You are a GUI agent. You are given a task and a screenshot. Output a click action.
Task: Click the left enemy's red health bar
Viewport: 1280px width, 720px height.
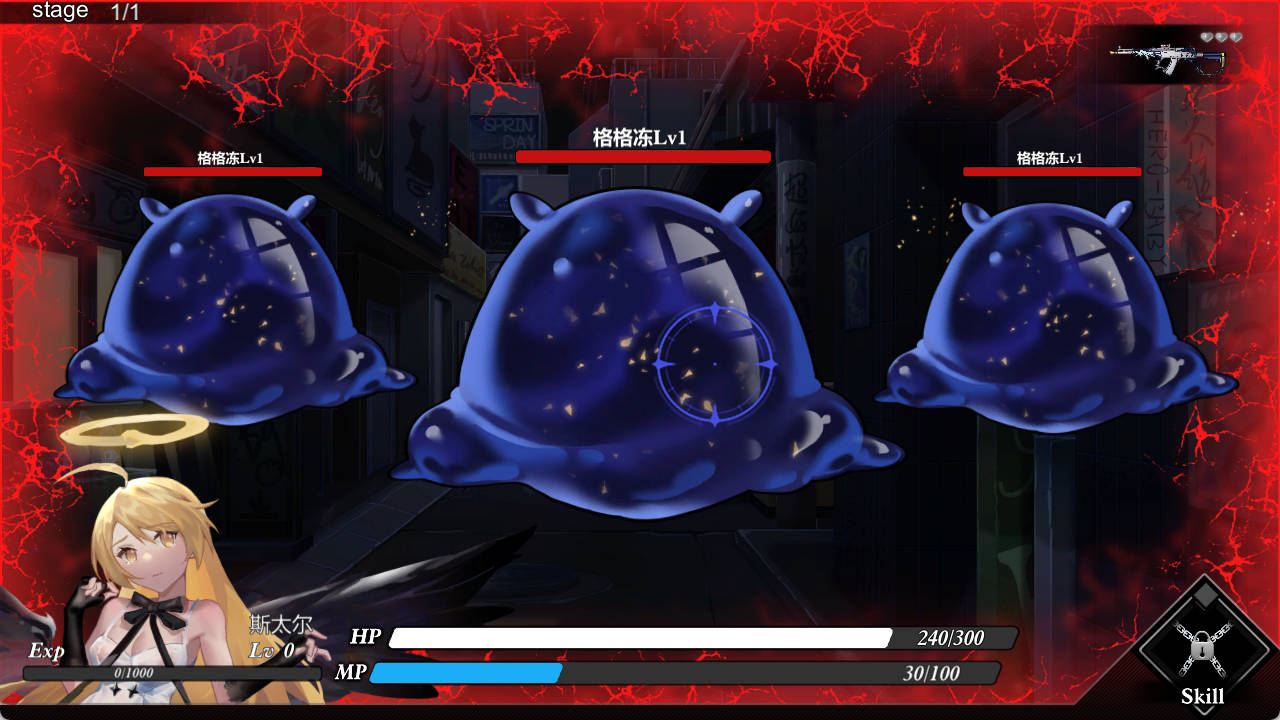(233, 171)
